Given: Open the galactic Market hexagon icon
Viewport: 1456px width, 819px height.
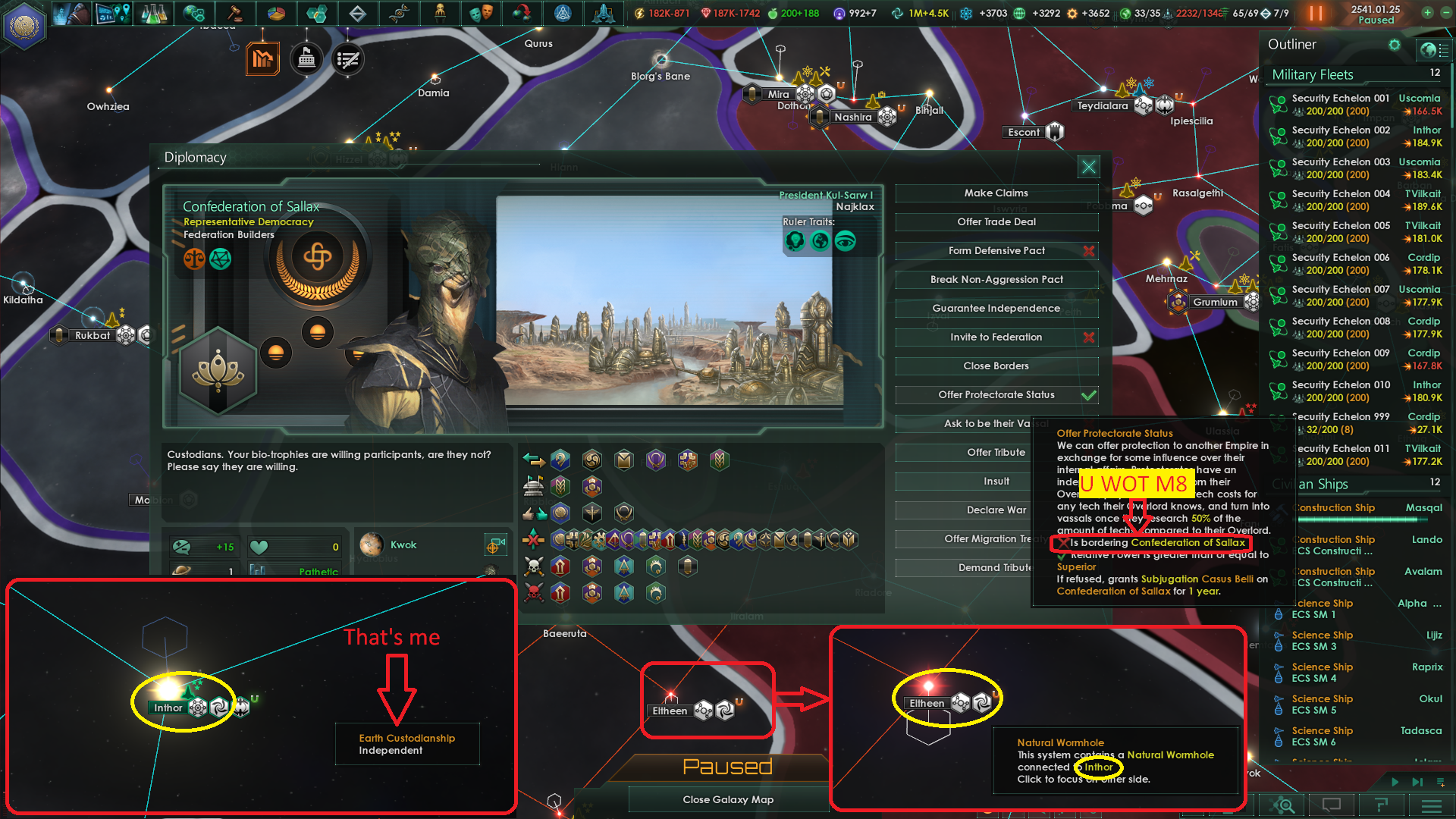Looking at the screenshot, I should click(x=318, y=13).
